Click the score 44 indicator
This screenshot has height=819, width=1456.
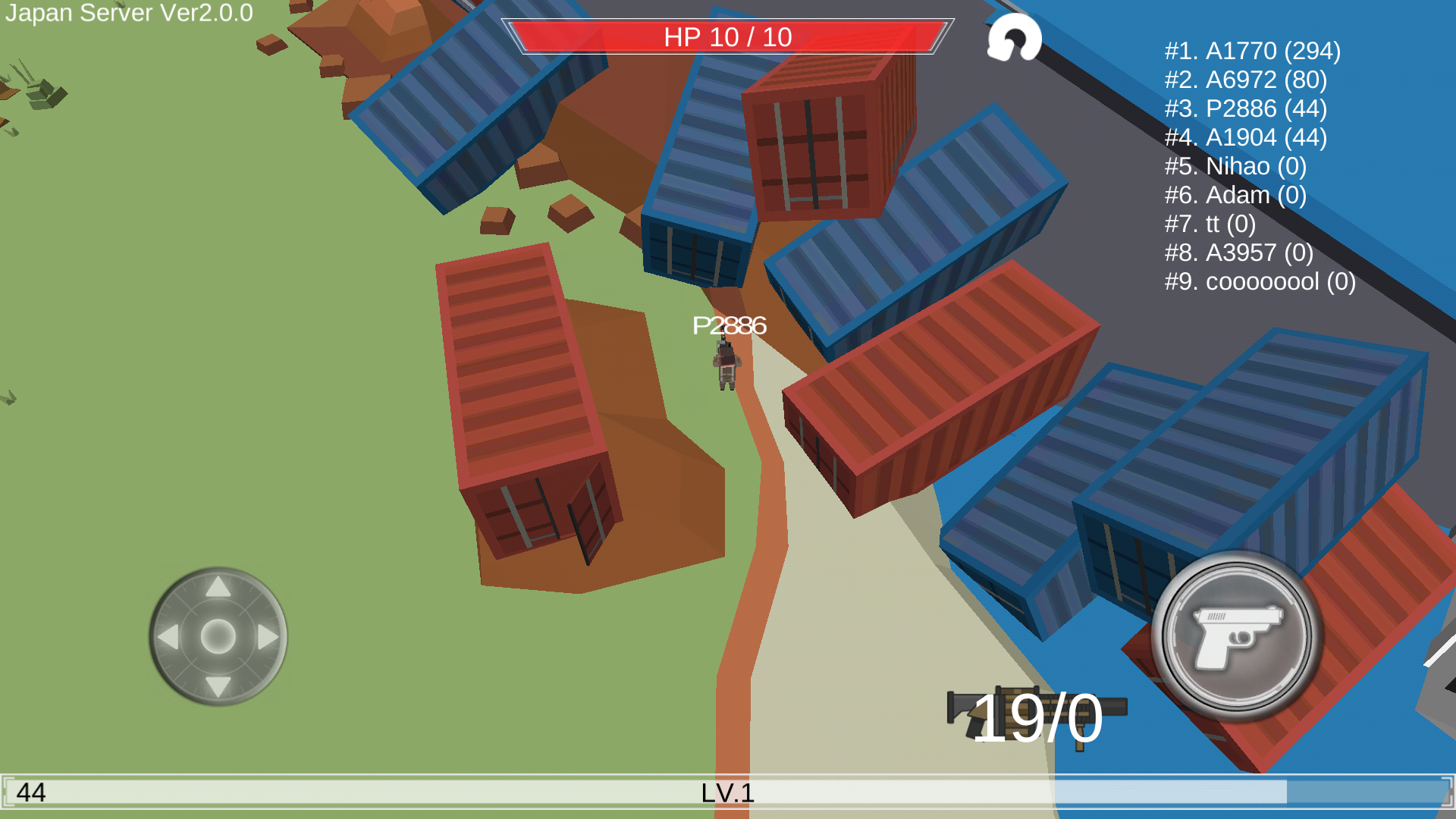30,794
